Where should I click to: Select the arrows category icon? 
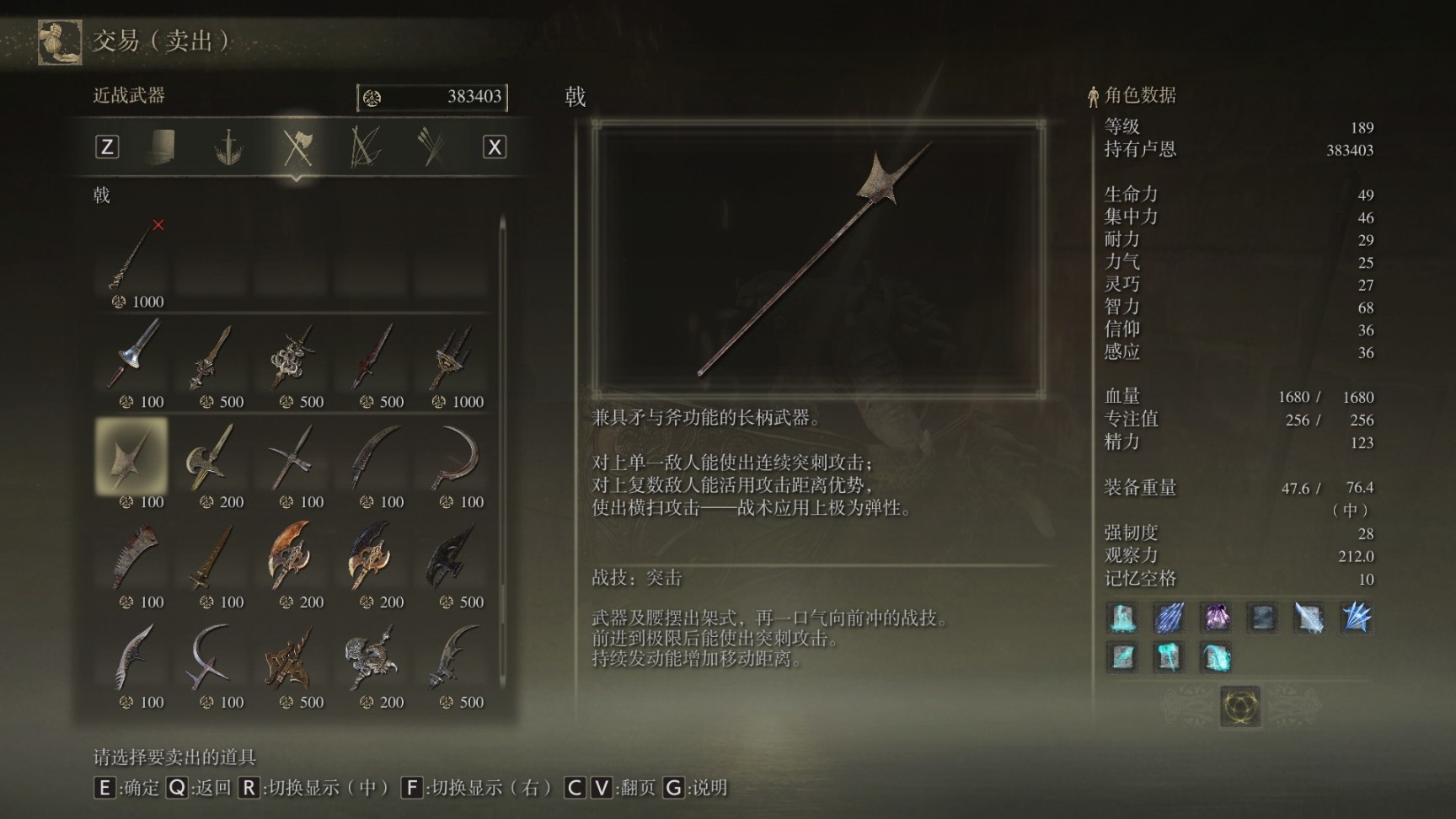(x=431, y=145)
